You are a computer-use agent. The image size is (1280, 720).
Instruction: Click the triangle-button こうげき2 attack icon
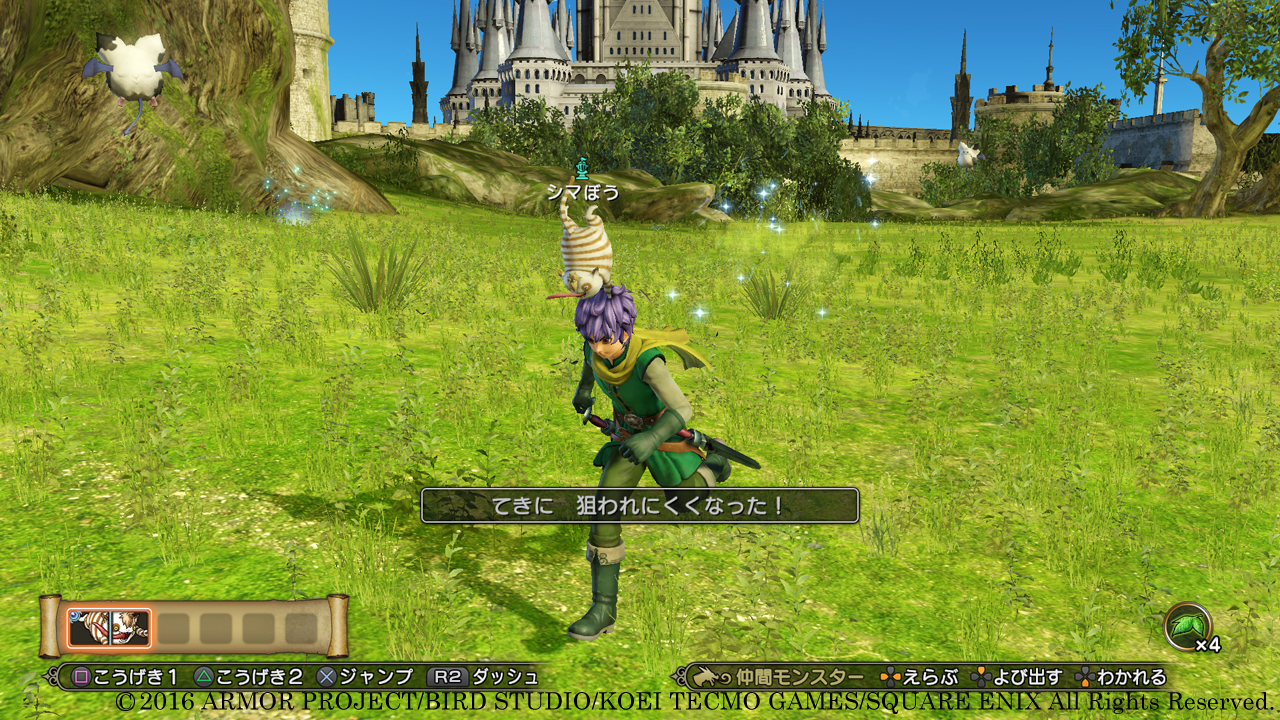205,677
